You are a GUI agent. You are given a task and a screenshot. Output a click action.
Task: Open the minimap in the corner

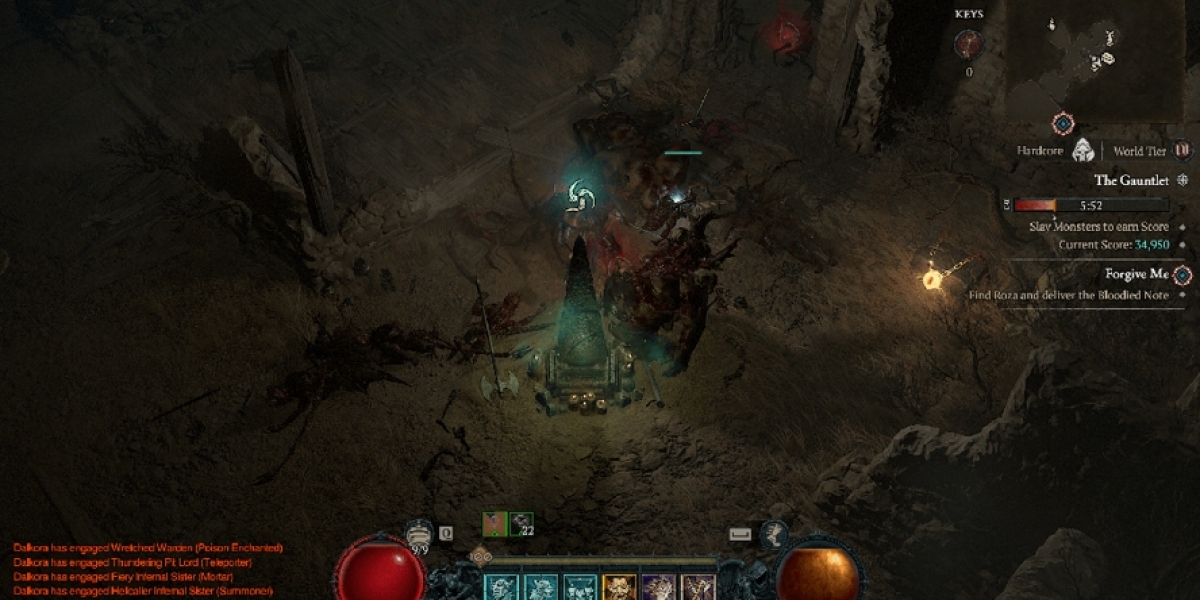click(1094, 58)
